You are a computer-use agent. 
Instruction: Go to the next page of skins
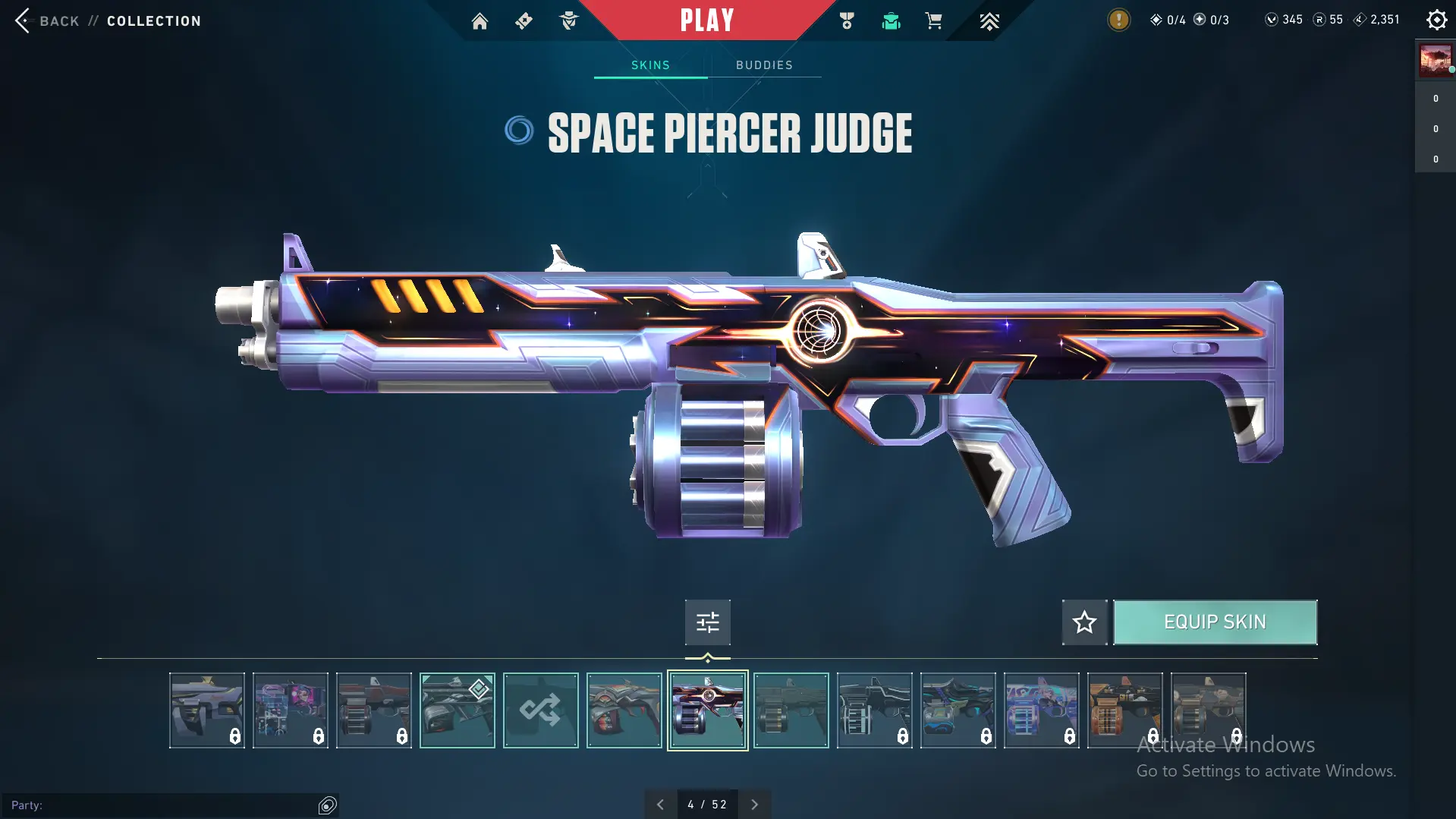click(x=754, y=805)
